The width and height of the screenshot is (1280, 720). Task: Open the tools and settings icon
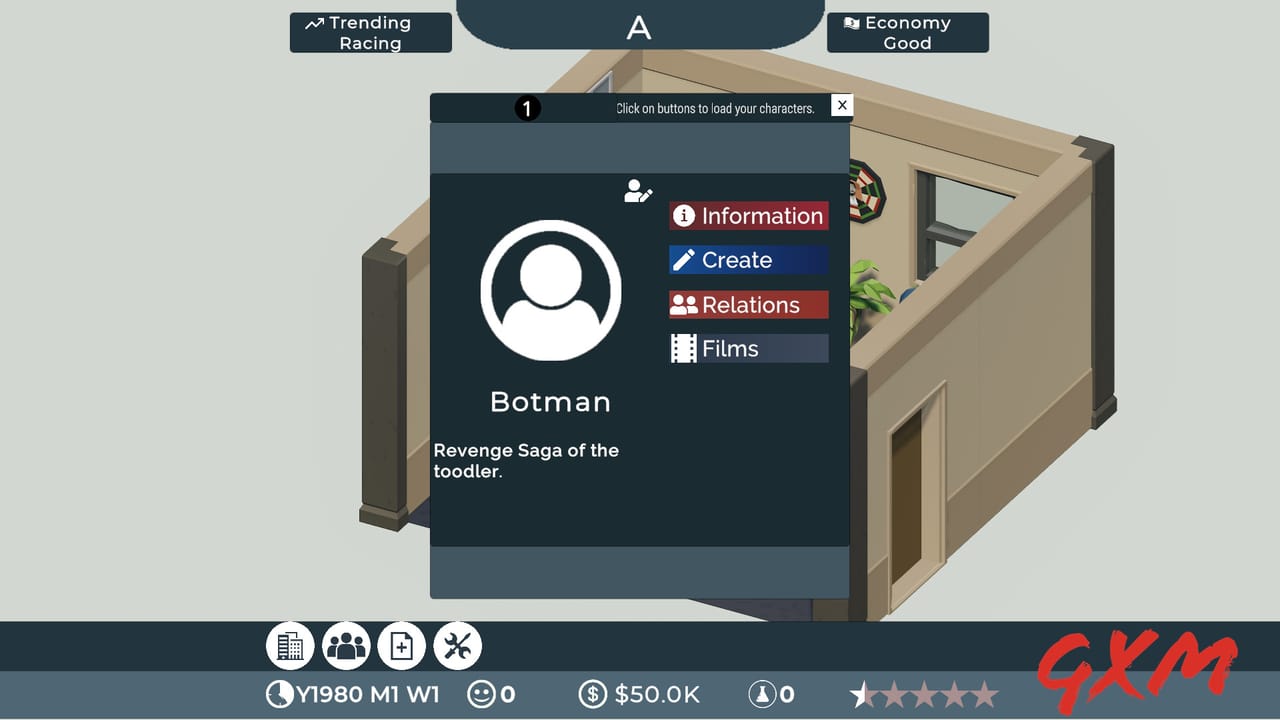tap(457, 645)
